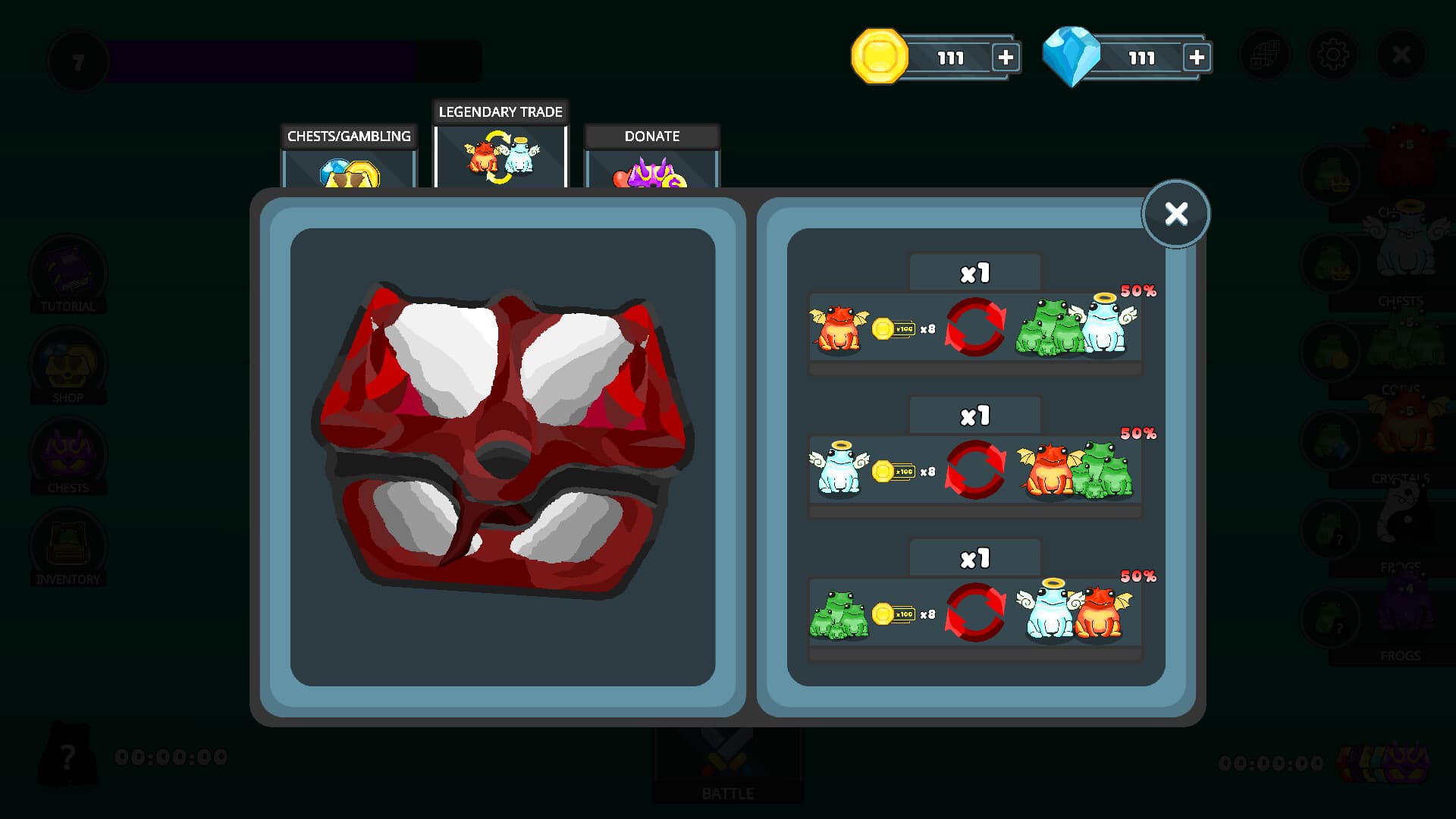Viewport: 1456px width, 819px height.
Task: Click the question mark cat icon bottom left
Action: pos(70,755)
